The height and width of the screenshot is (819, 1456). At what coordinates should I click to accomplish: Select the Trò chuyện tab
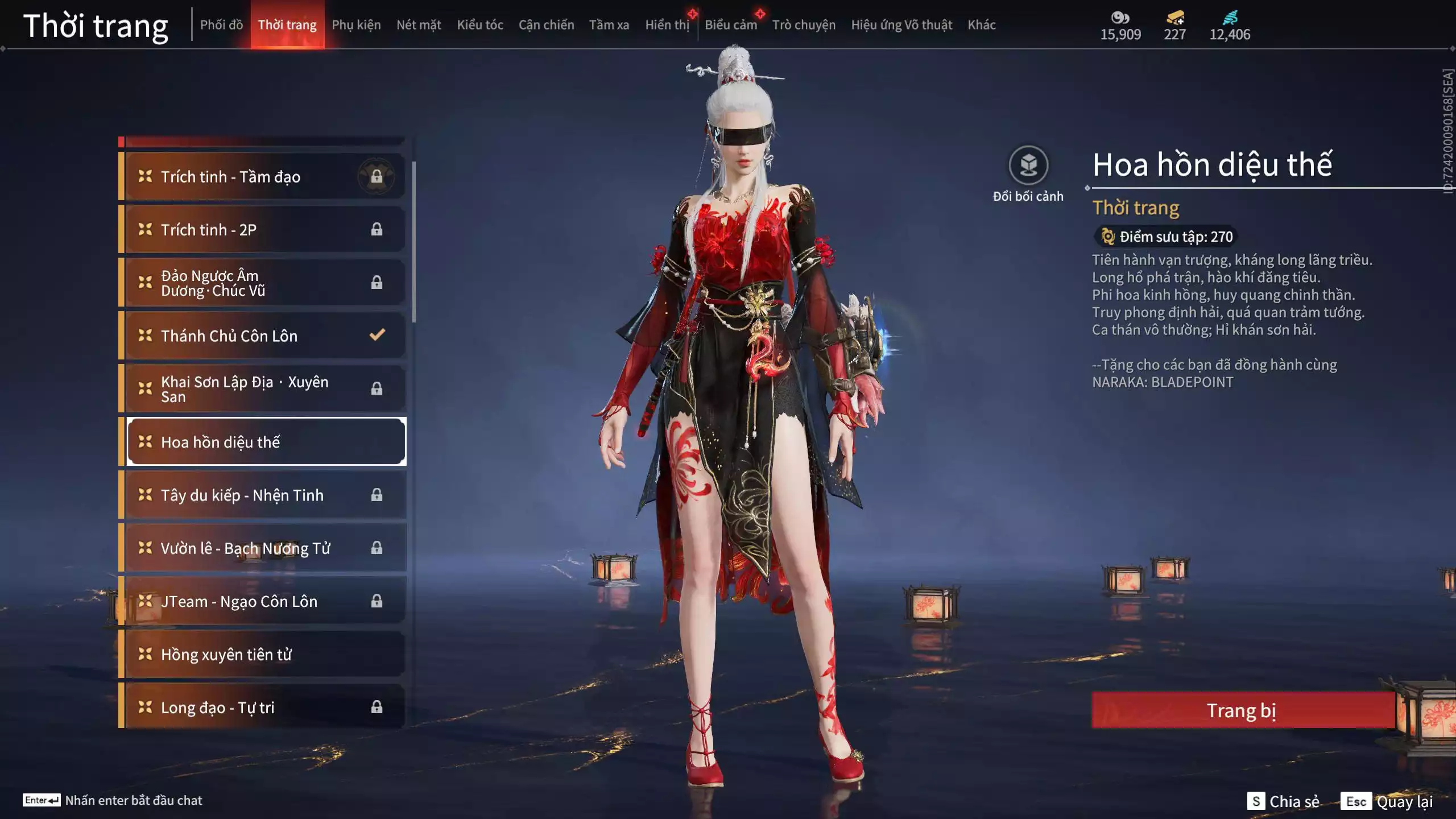(x=804, y=25)
